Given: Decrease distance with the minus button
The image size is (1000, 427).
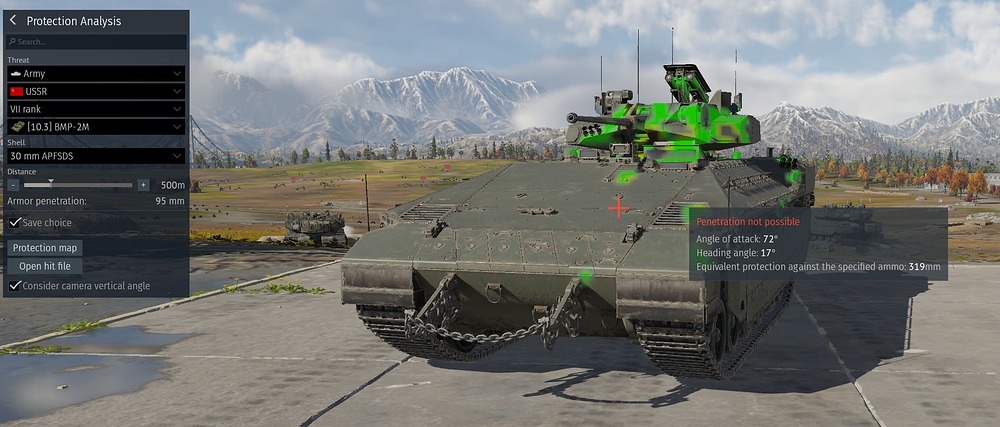Looking at the screenshot, I should (13, 185).
